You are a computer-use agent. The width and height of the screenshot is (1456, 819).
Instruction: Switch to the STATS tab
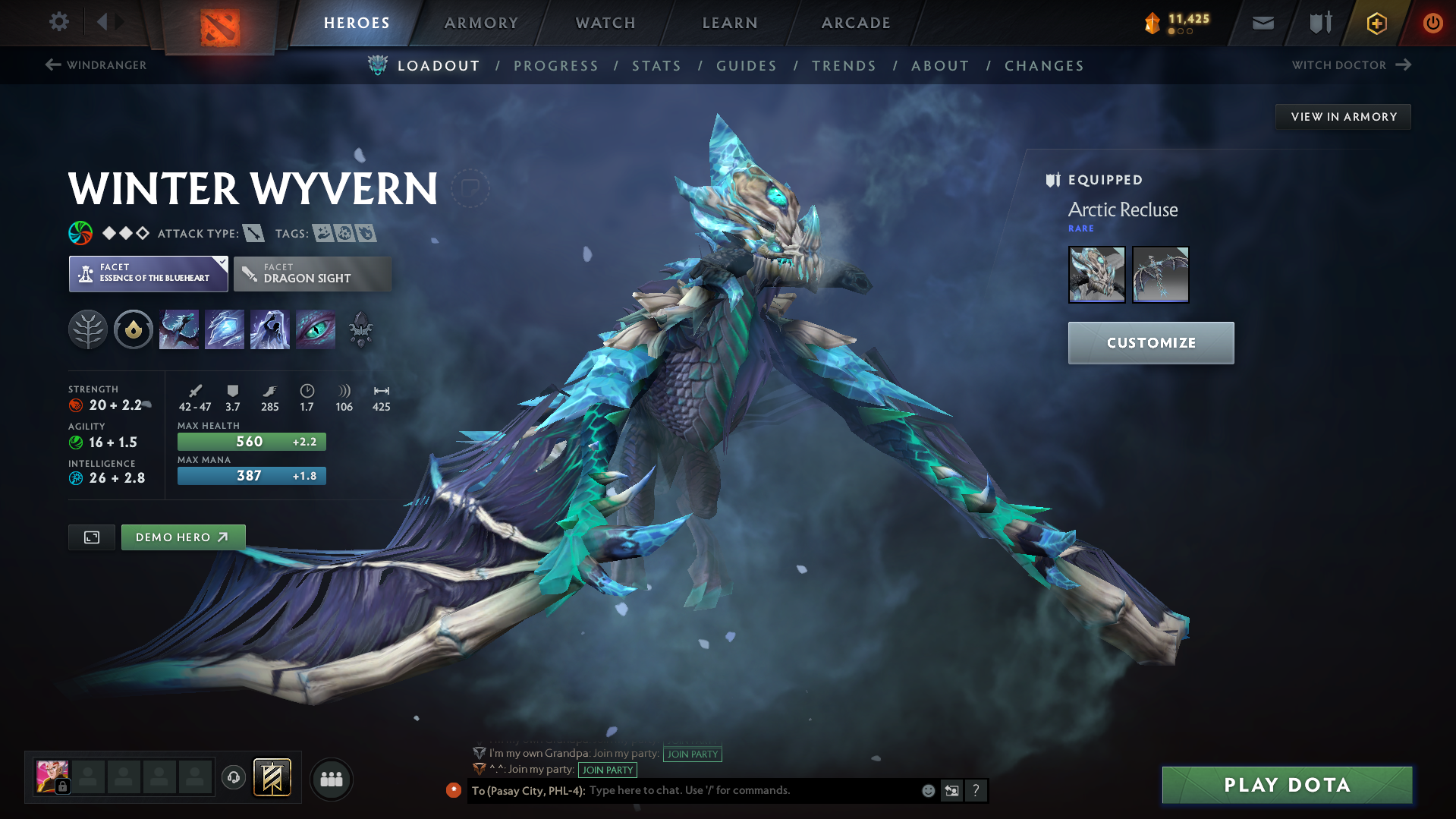pyautogui.click(x=656, y=65)
